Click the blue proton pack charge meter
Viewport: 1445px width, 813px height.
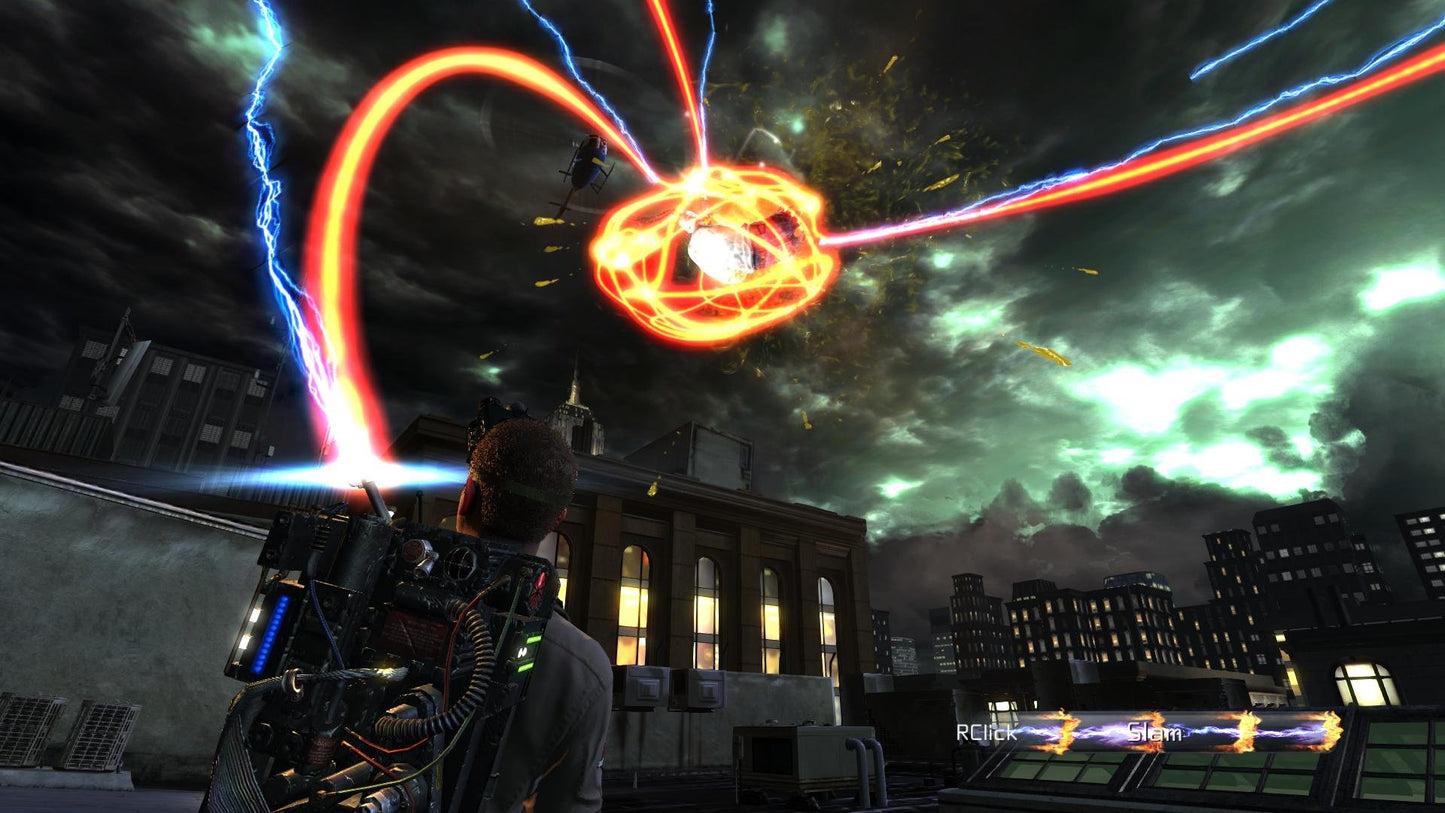[270, 633]
